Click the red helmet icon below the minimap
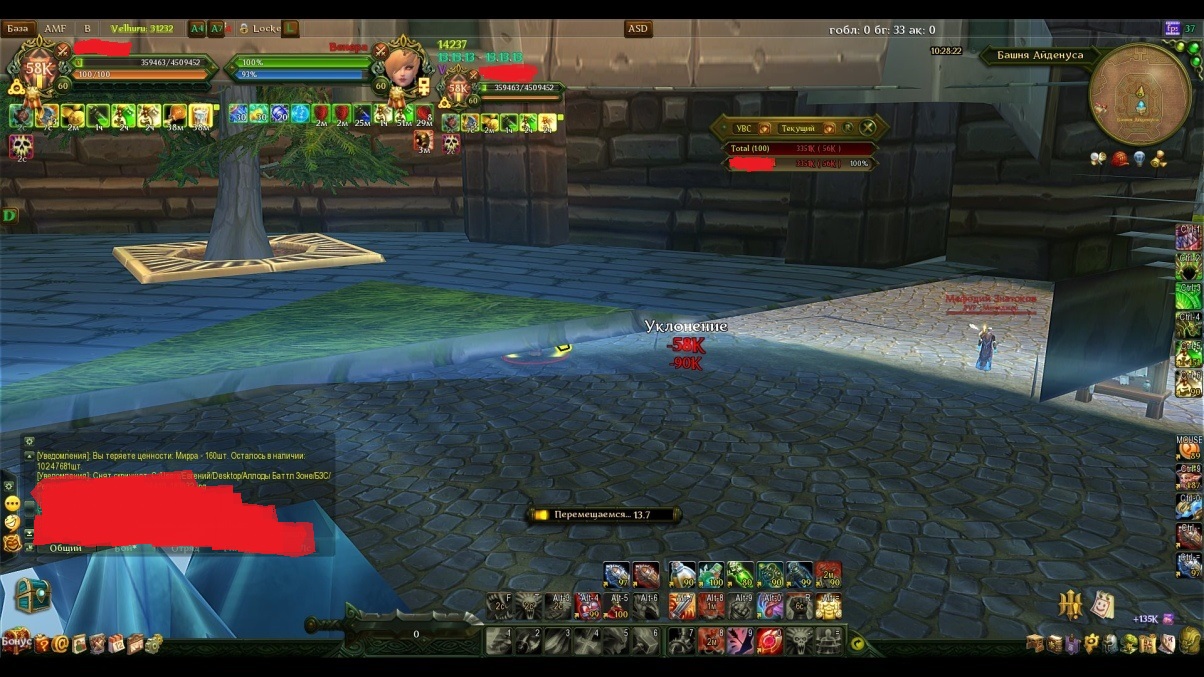This screenshot has width=1204, height=677. 1120,158
